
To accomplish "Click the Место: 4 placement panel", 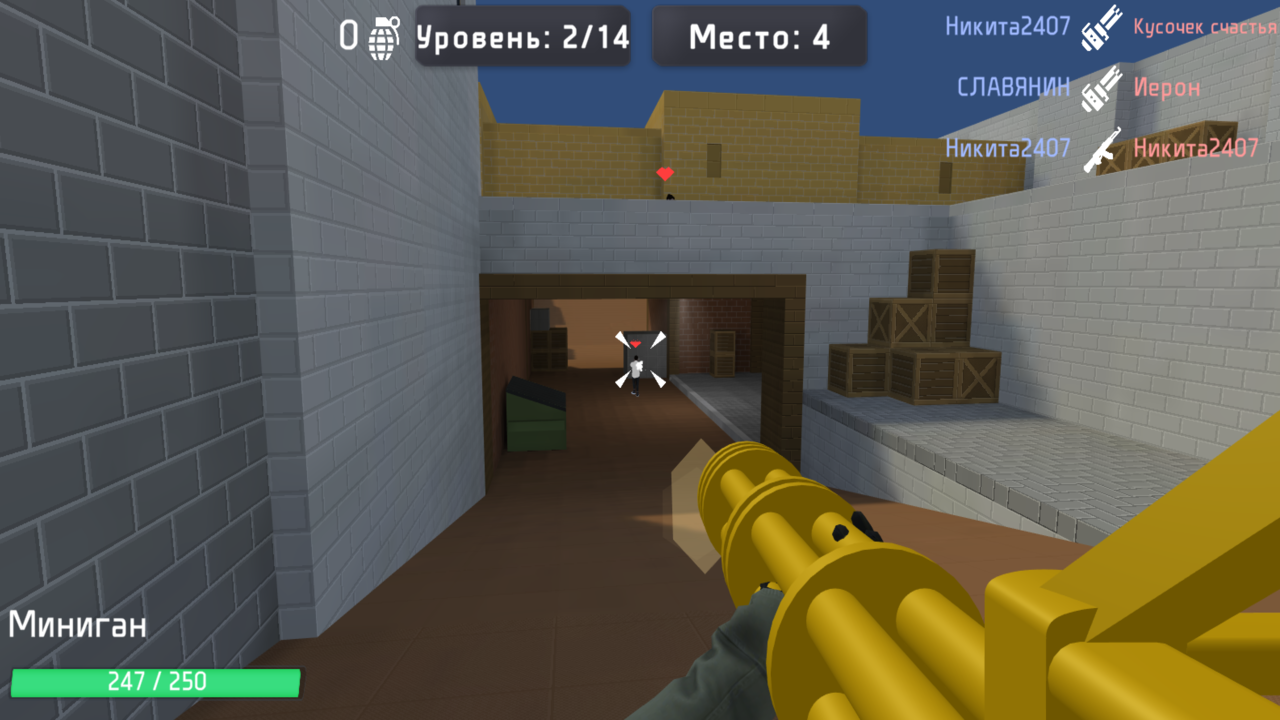I will [x=758, y=37].
